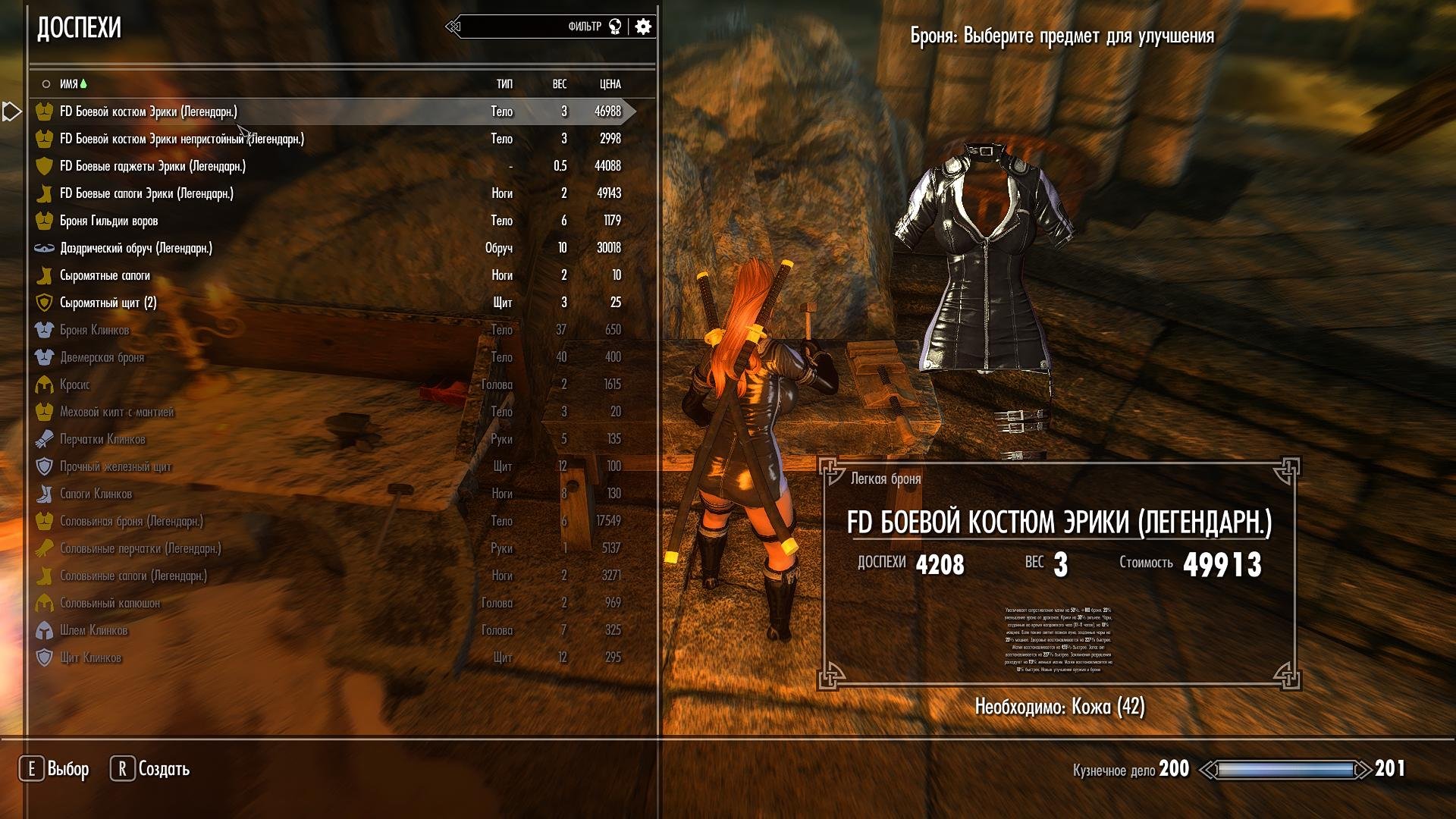
Task: Select FD Боевые гаджеты Эрики entry
Action: click(152, 166)
